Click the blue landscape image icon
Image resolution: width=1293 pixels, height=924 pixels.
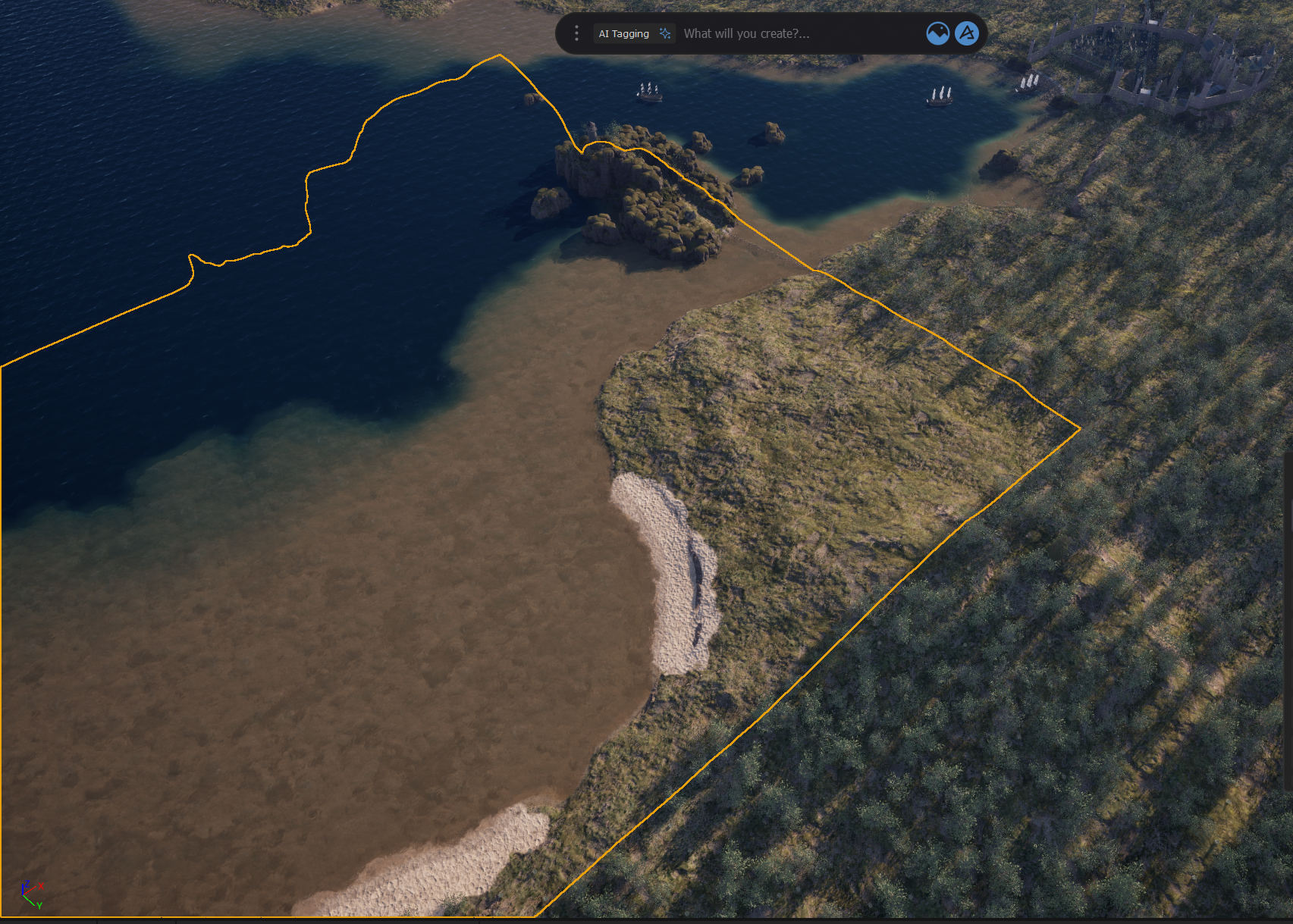937,33
